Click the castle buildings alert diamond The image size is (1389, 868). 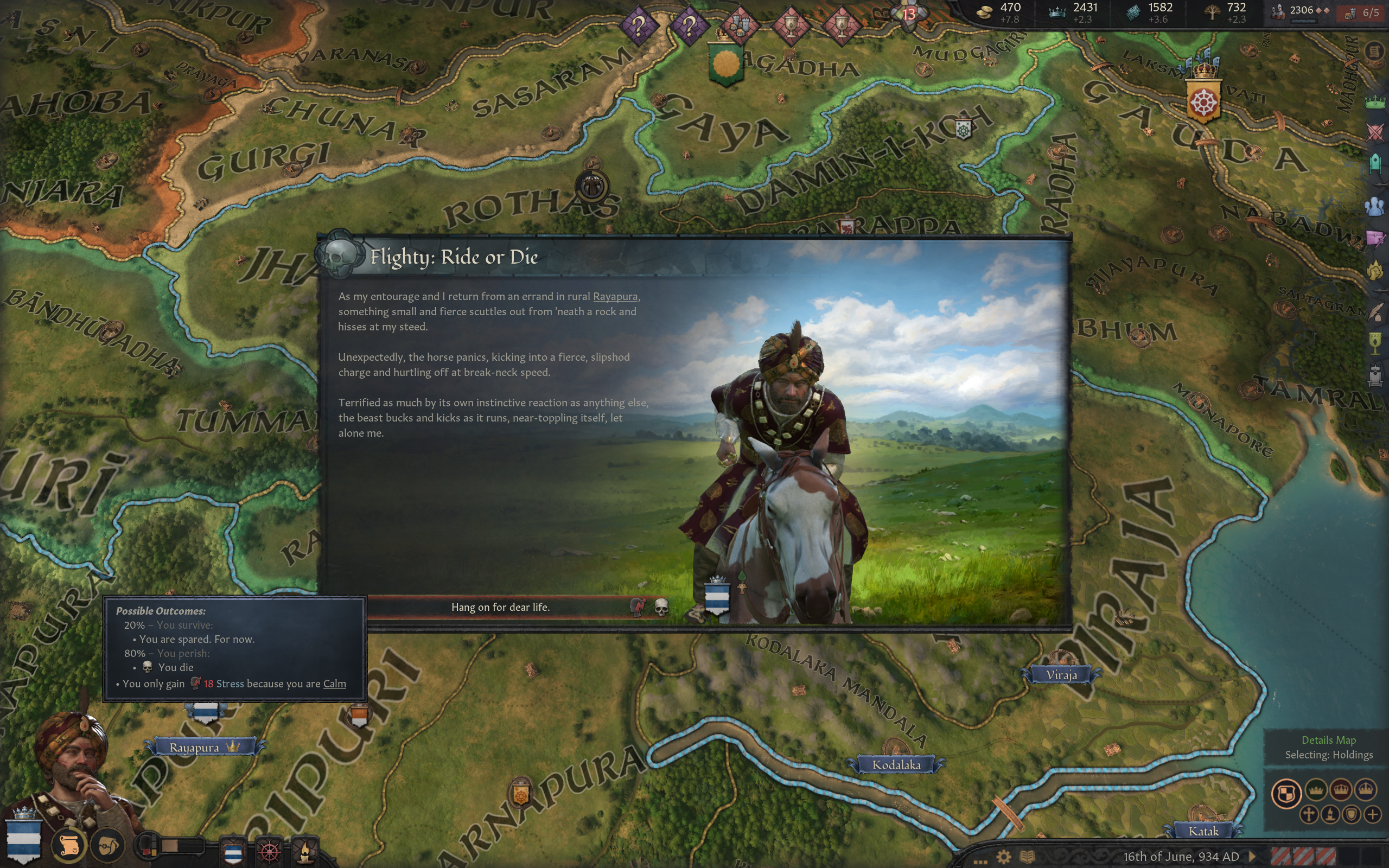pyautogui.click(x=740, y=25)
